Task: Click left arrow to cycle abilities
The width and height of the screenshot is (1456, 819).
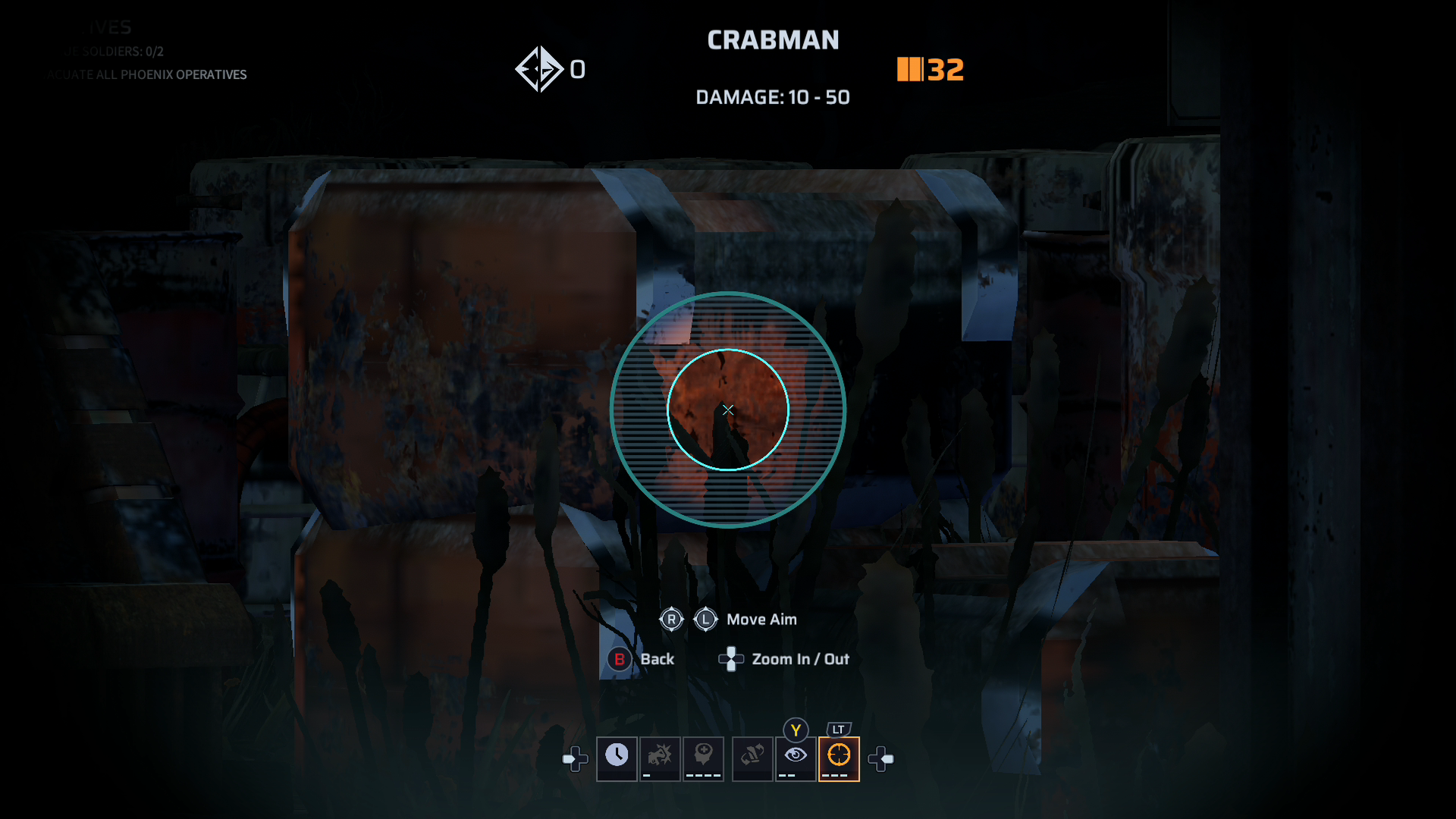Action: 576,758
